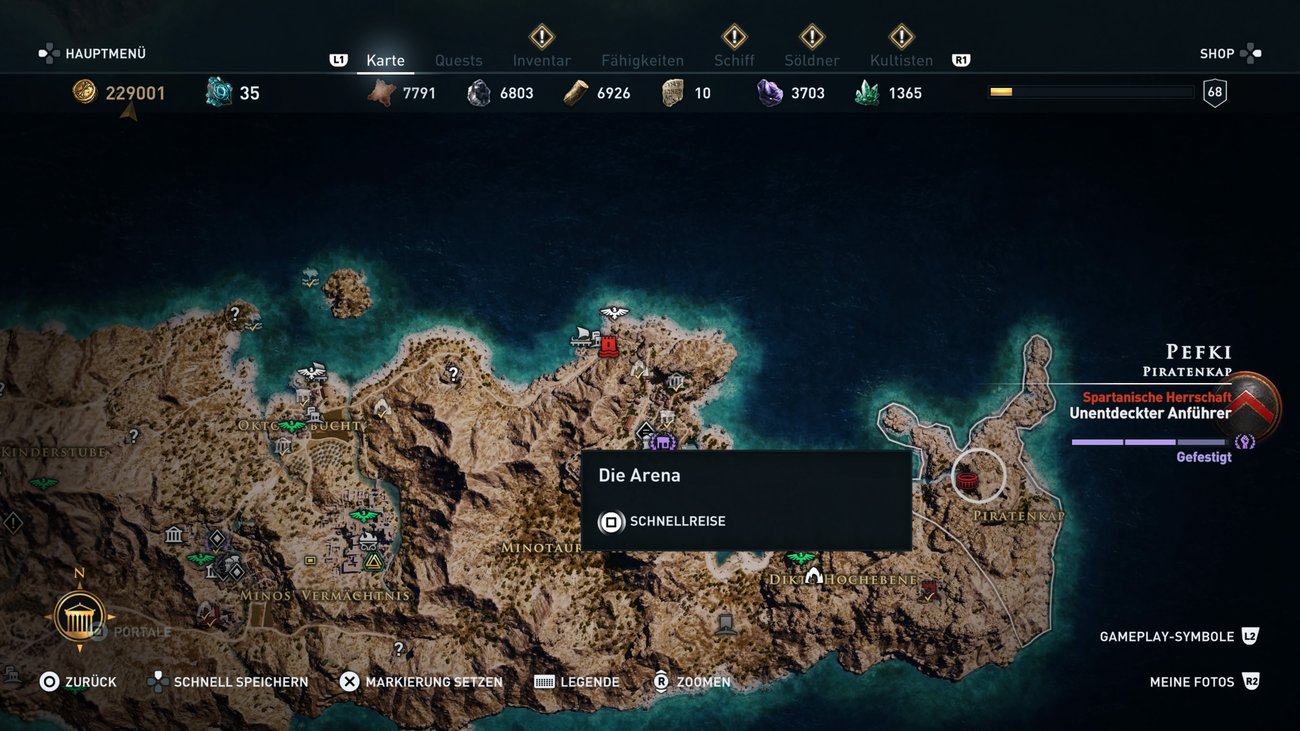
Task: Open the Legende panel
Action: (x=590, y=681)
